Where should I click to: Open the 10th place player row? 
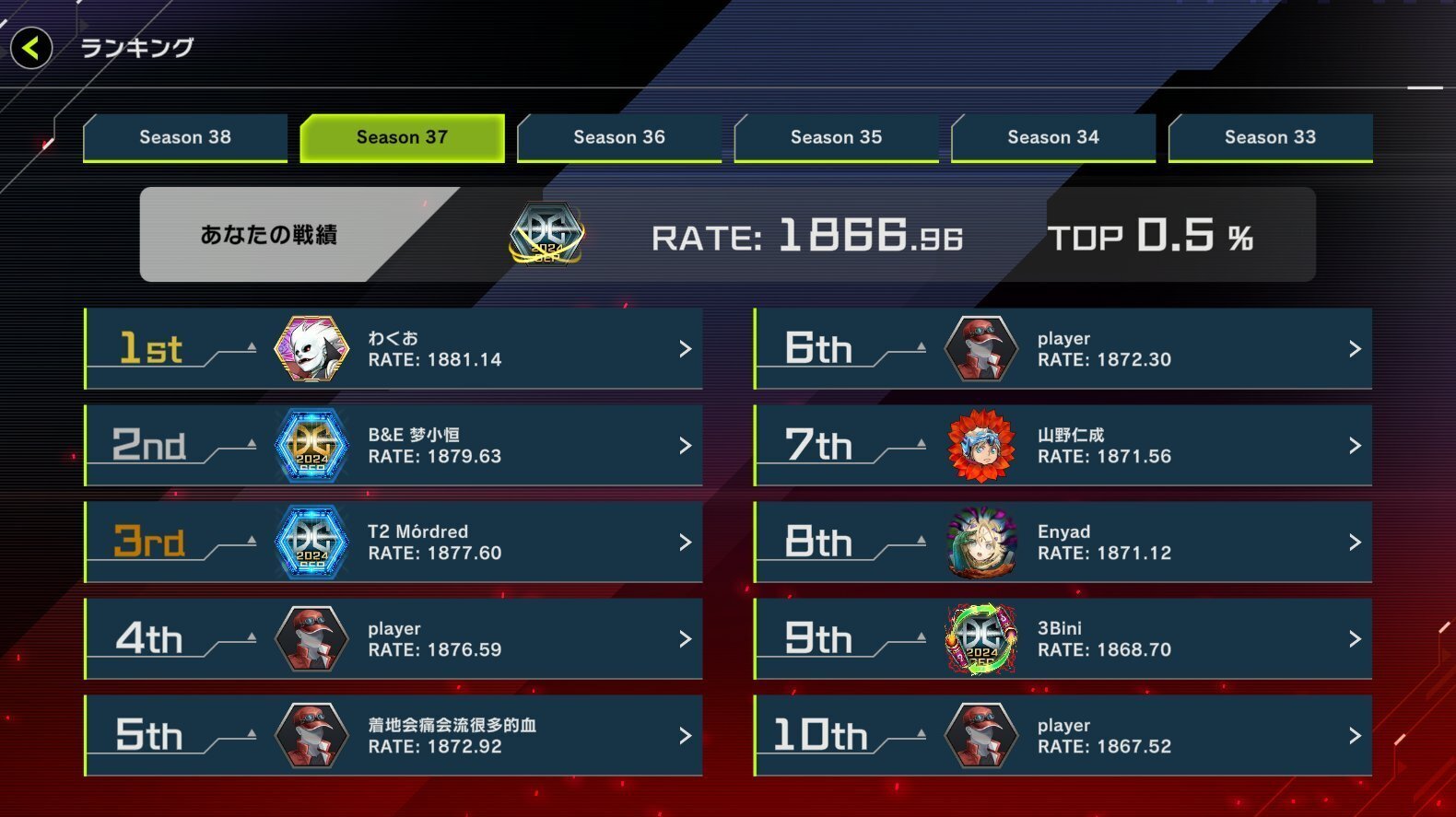(1063, 736)
